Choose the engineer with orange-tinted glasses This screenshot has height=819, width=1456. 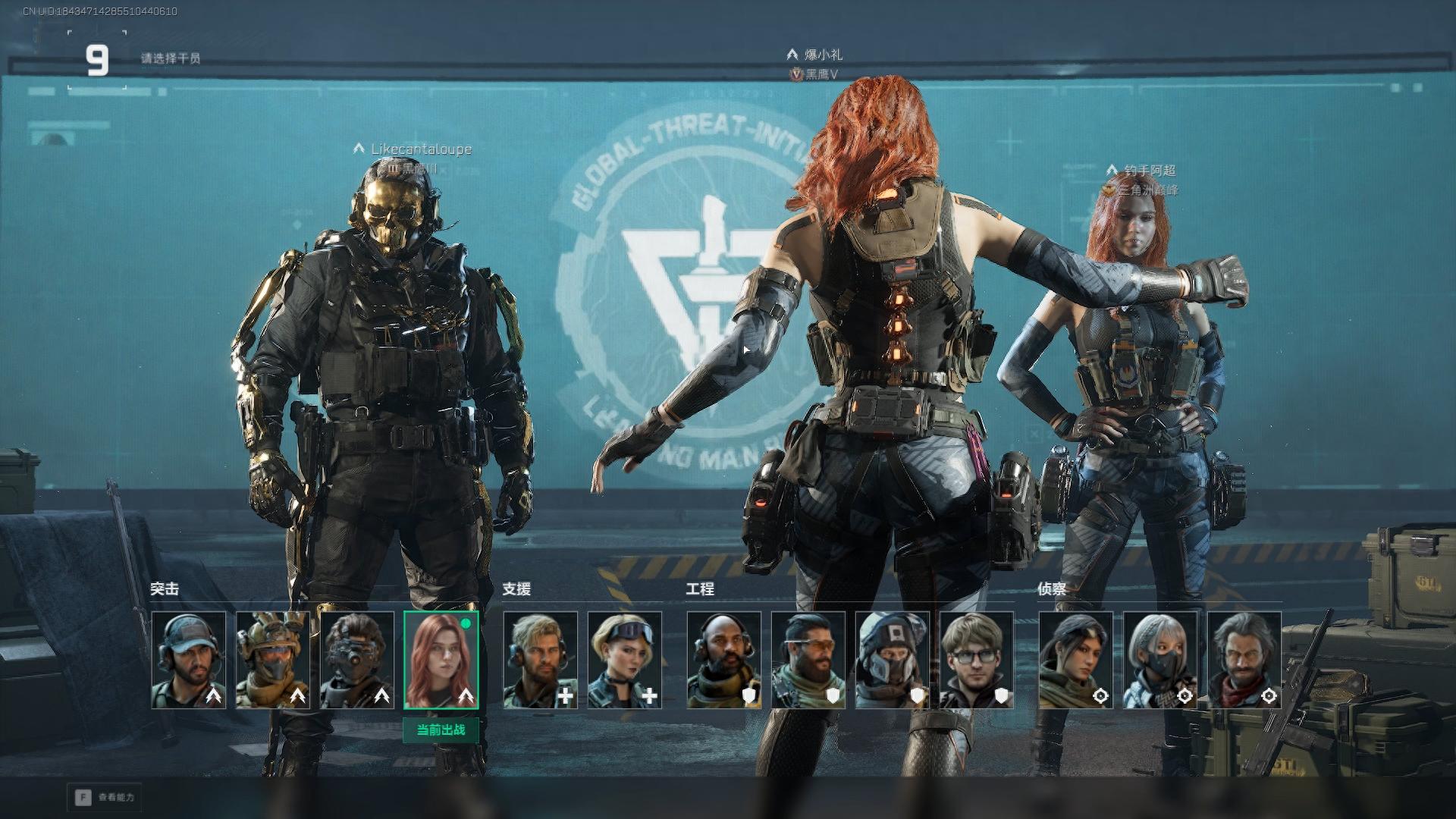pyautogui.click(x=808, y=660)
